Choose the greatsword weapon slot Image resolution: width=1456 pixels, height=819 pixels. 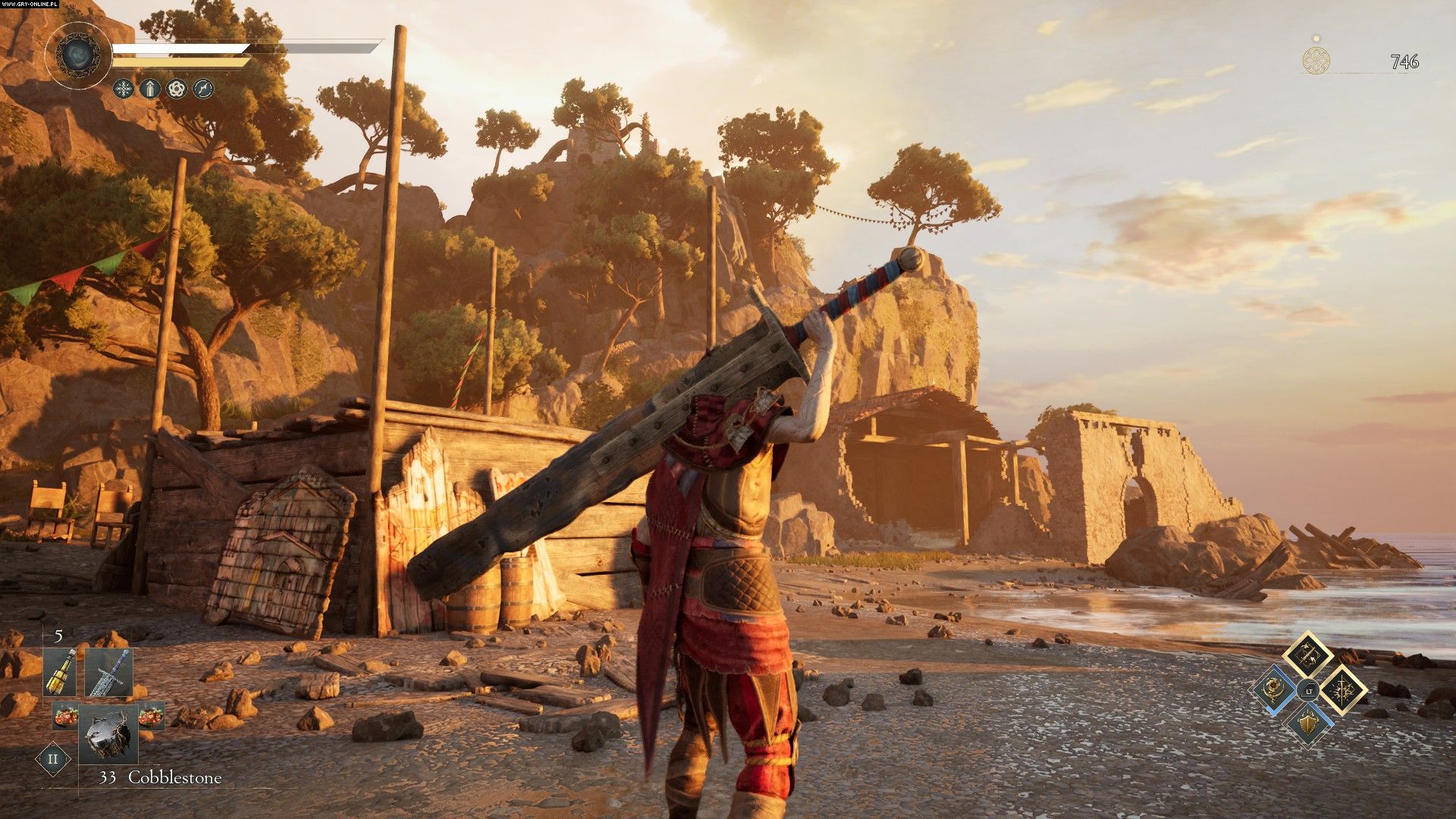[108, 673]
